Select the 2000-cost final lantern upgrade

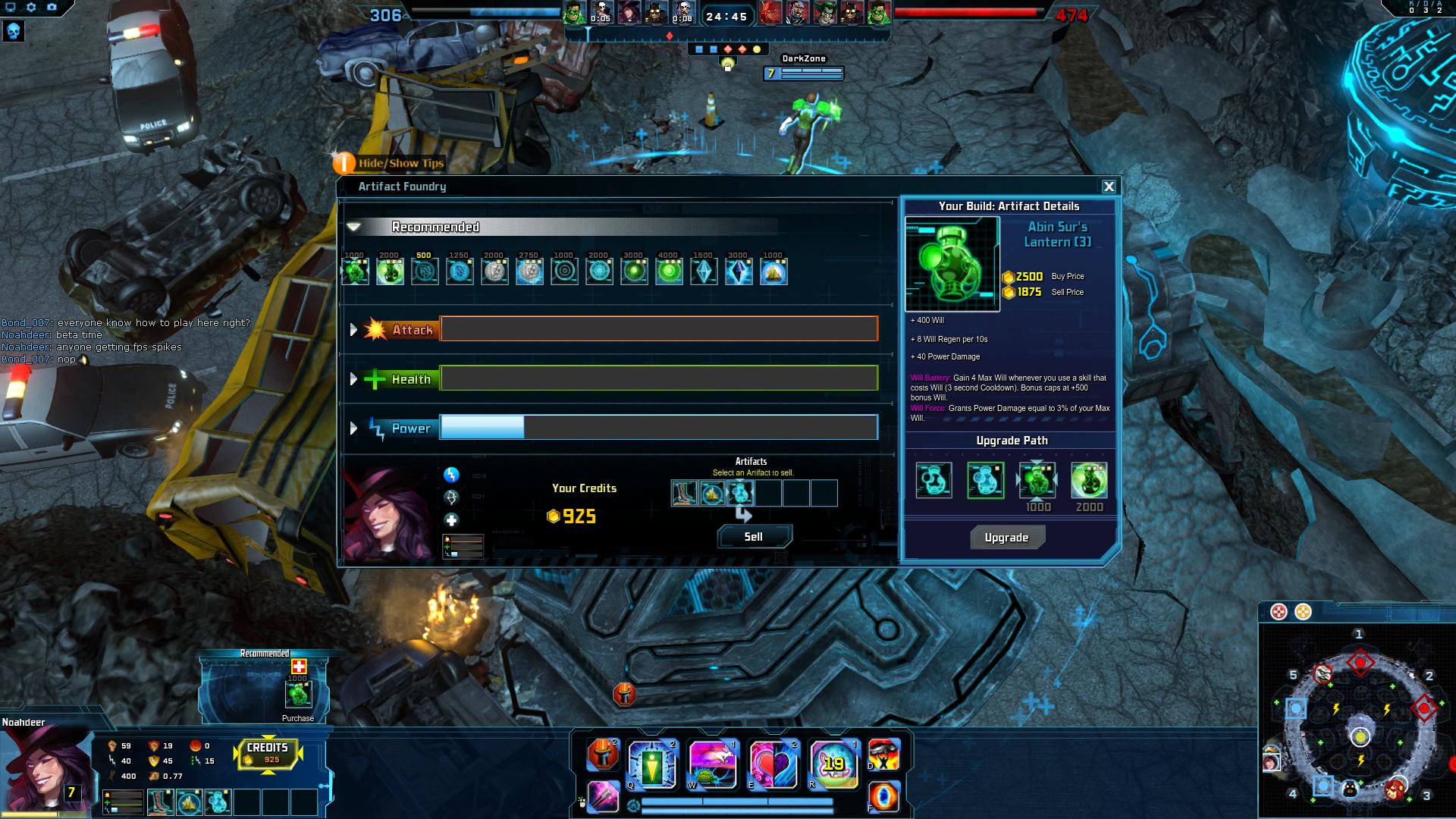[1089, 480]
